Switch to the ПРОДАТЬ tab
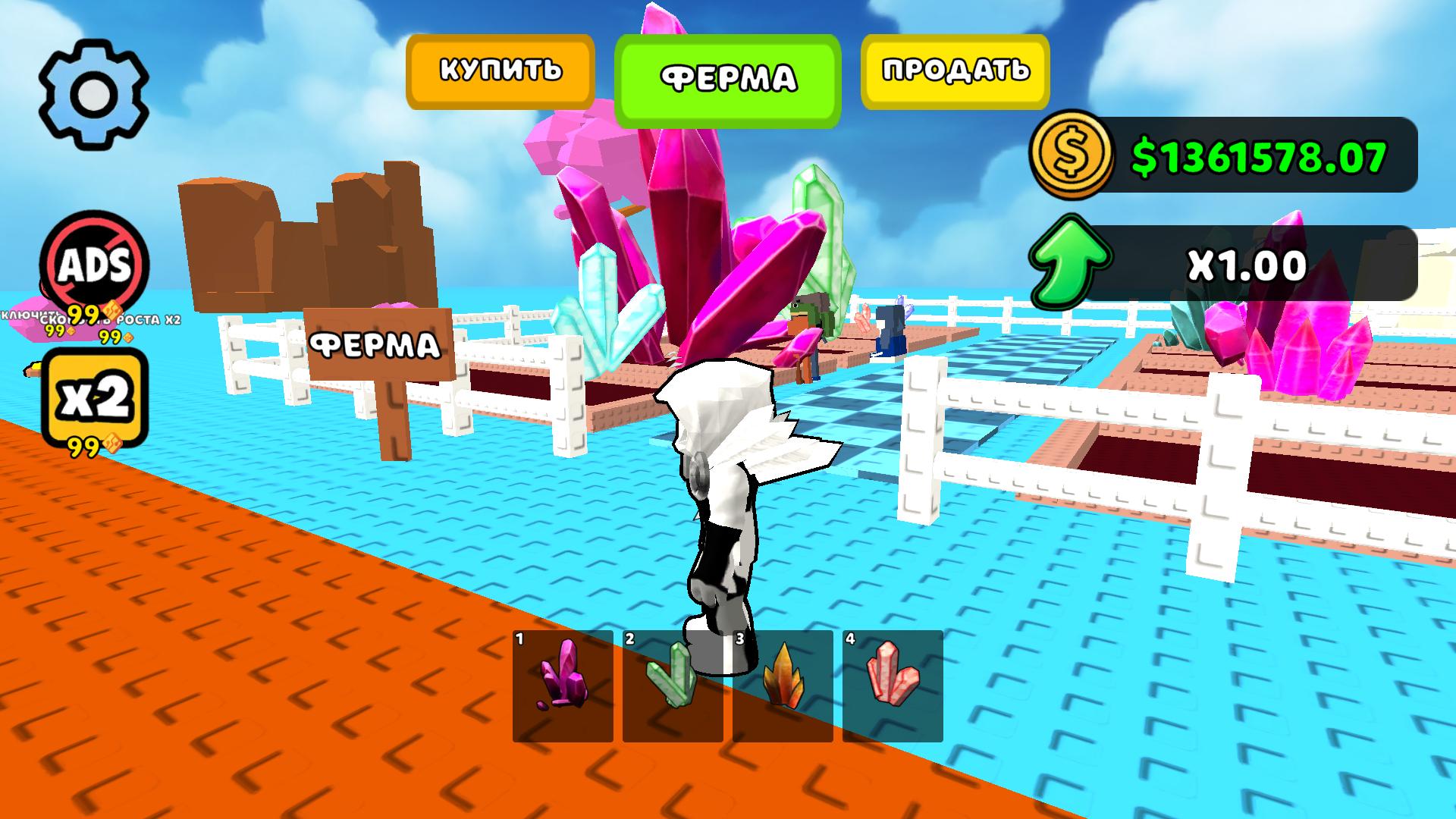This screenshot has height=819, width=1456. 954,71
